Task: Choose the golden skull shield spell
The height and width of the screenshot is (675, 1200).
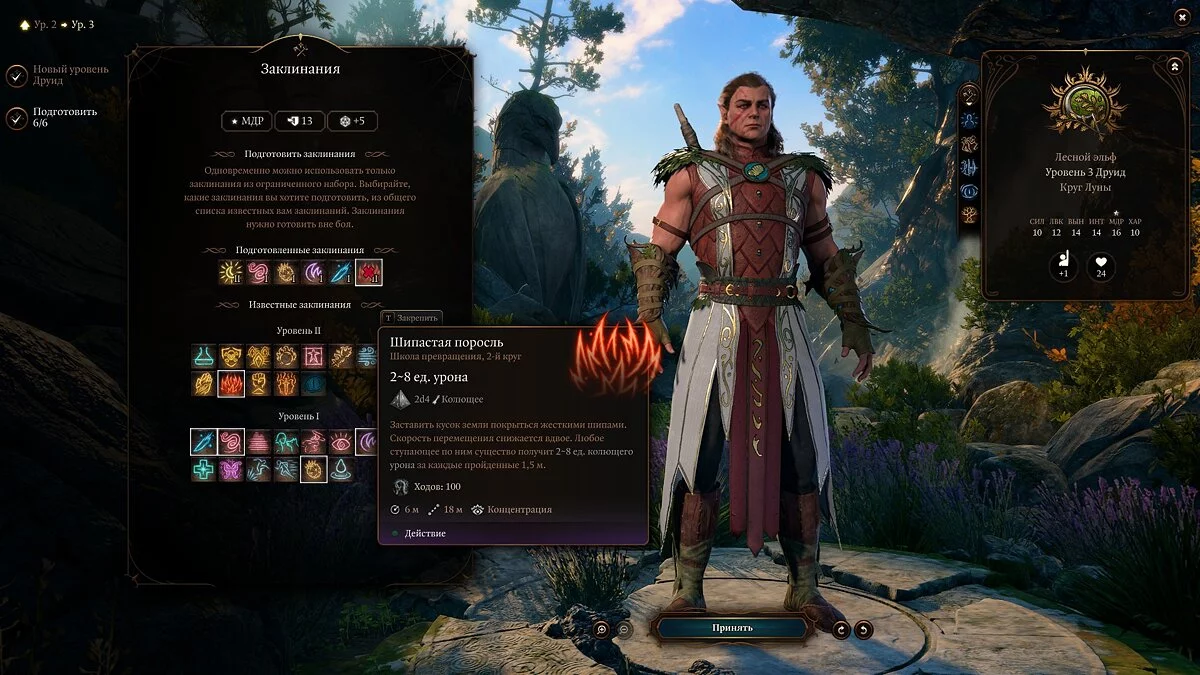Action: pyautogui.click(x=231, y=356)
